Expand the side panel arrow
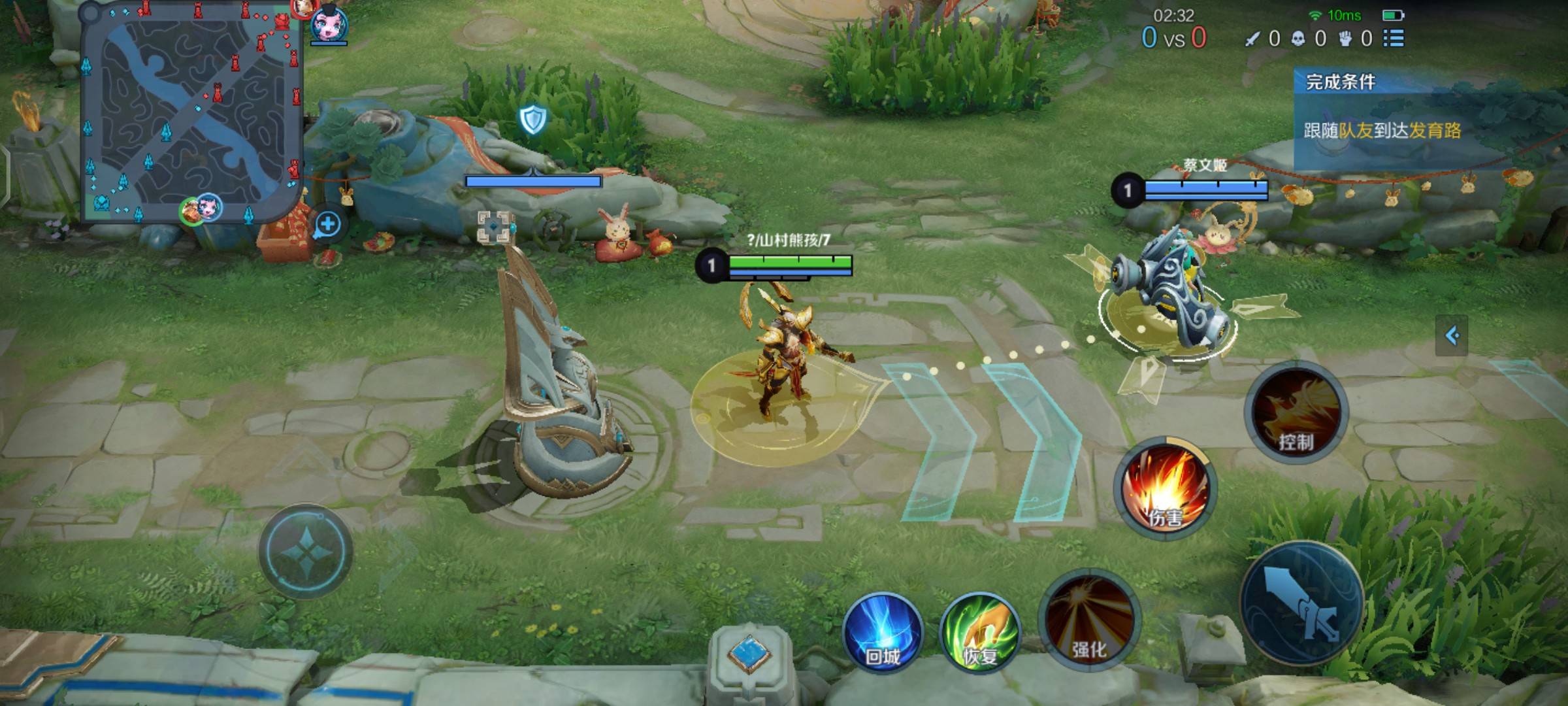Viewport: 1568px width, 706px height. point(1452,335)
